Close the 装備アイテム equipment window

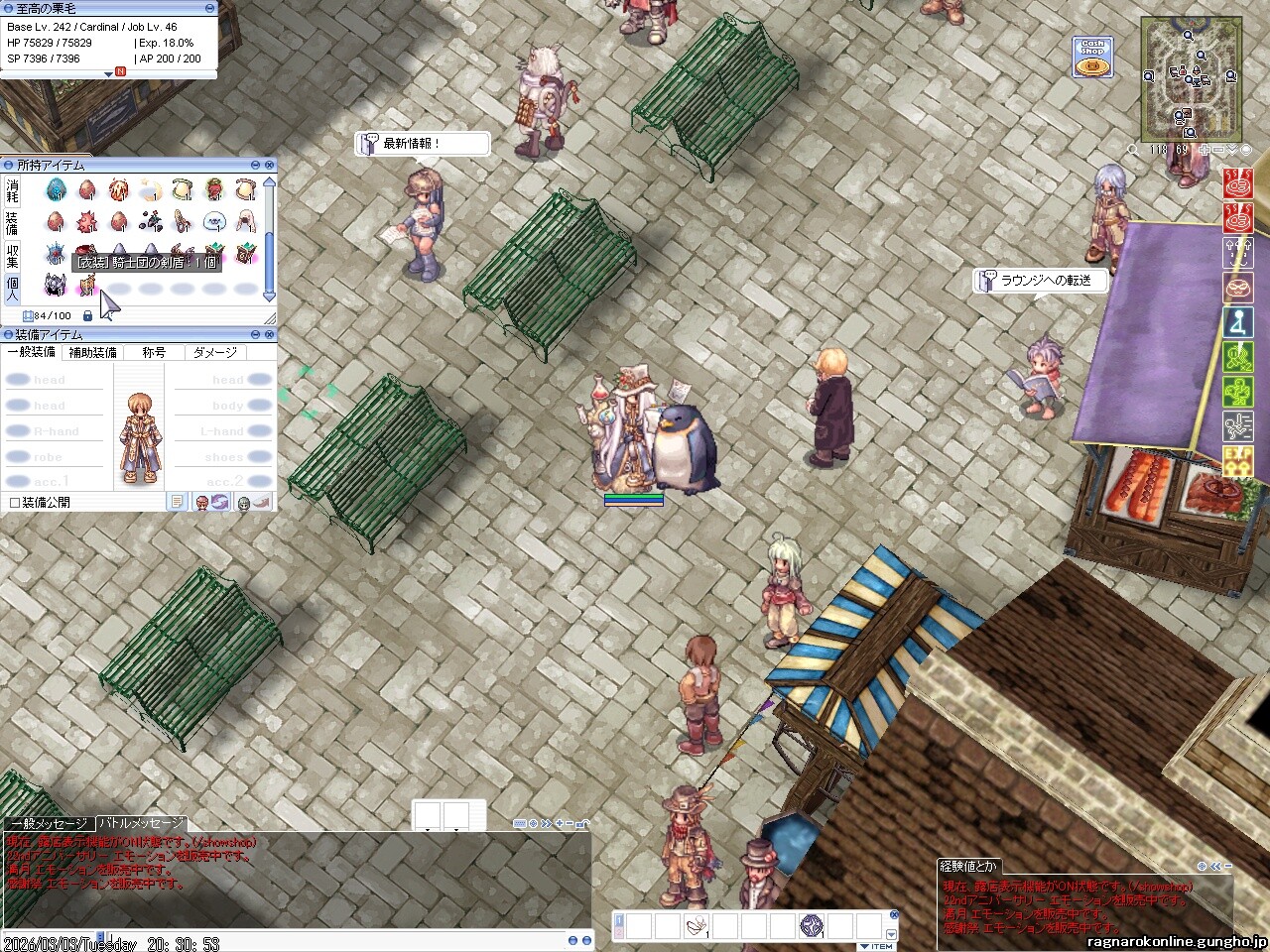click(270, 335)
